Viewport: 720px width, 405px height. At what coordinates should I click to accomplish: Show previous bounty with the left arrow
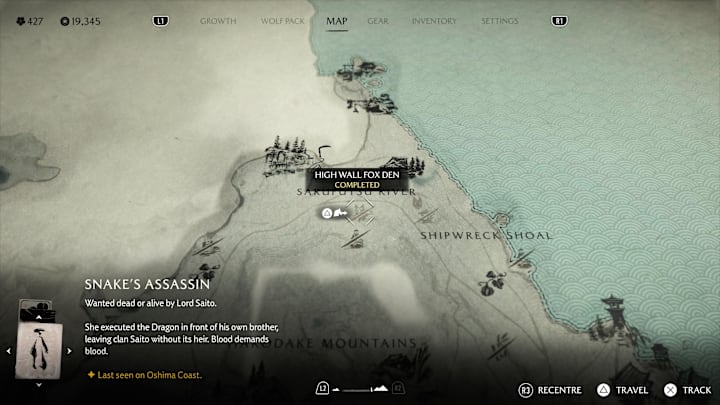point(10,351)
